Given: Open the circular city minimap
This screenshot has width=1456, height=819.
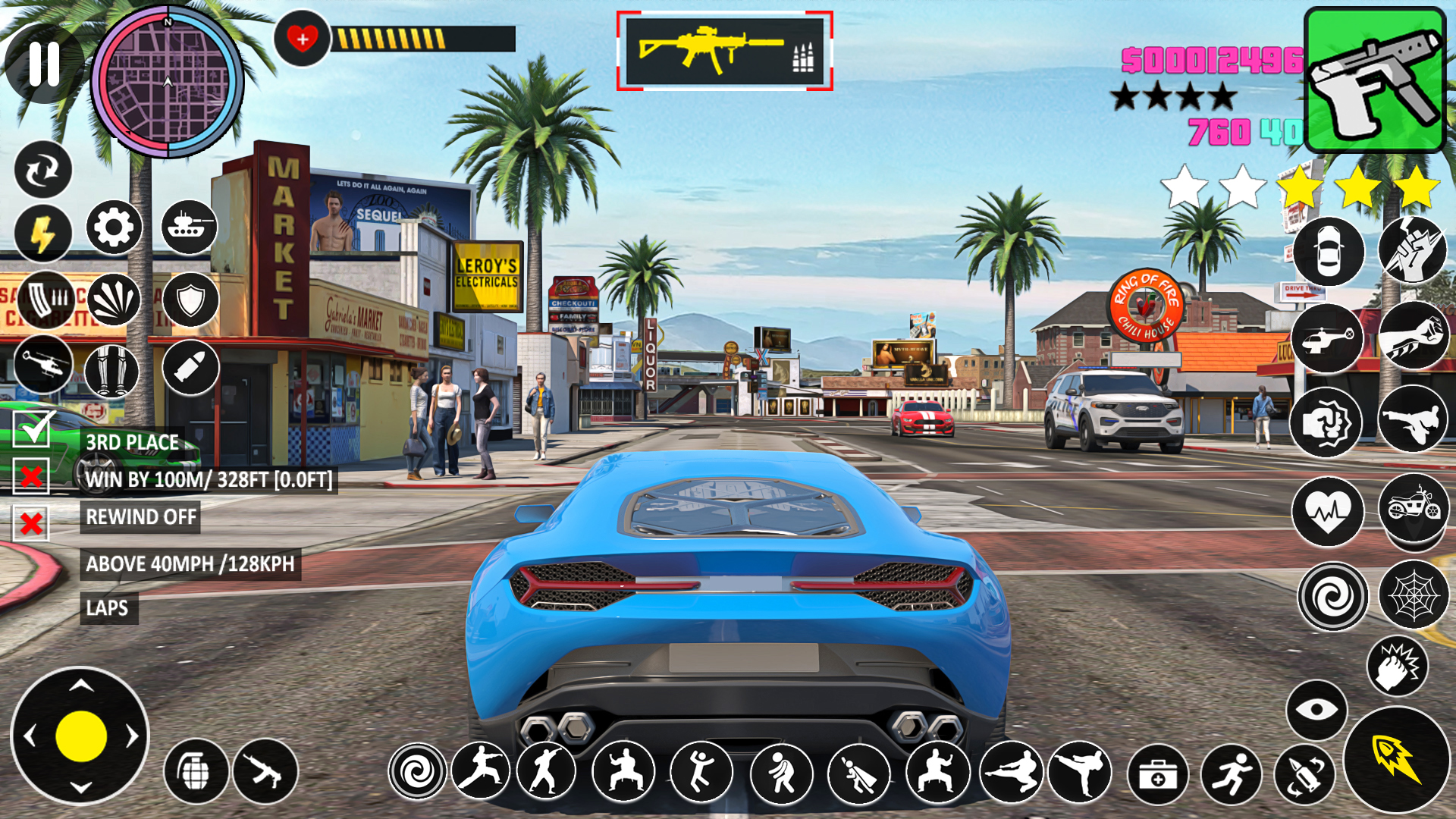Looking at the screenshot, I should (168, 82).
